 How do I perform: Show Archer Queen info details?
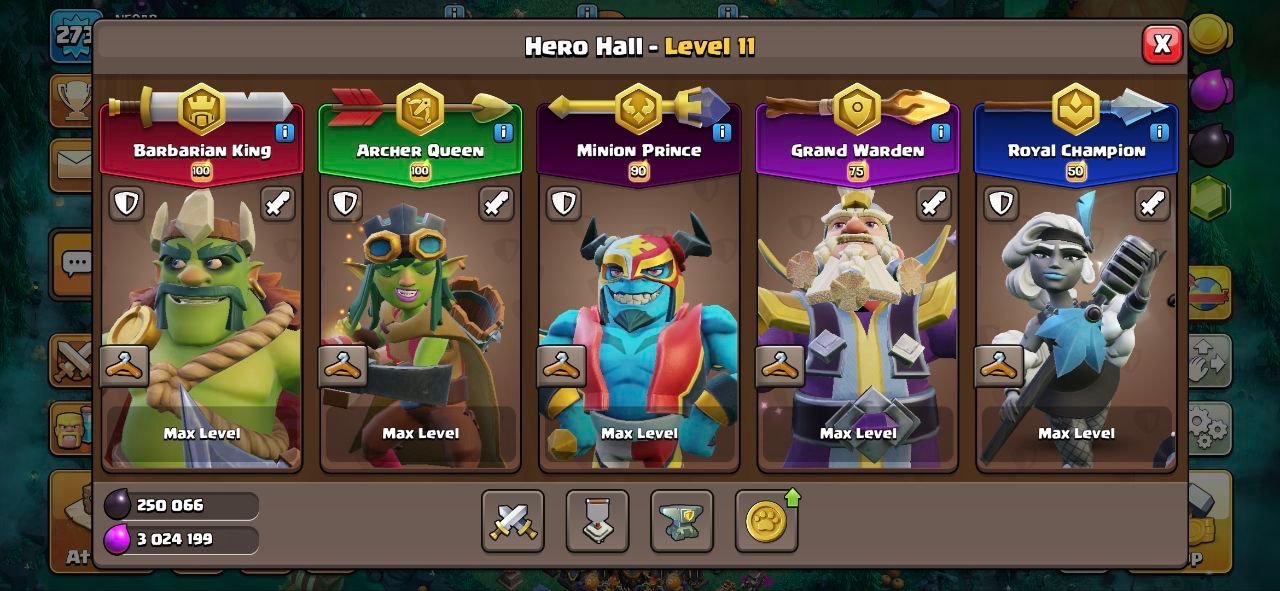[503, 131]
